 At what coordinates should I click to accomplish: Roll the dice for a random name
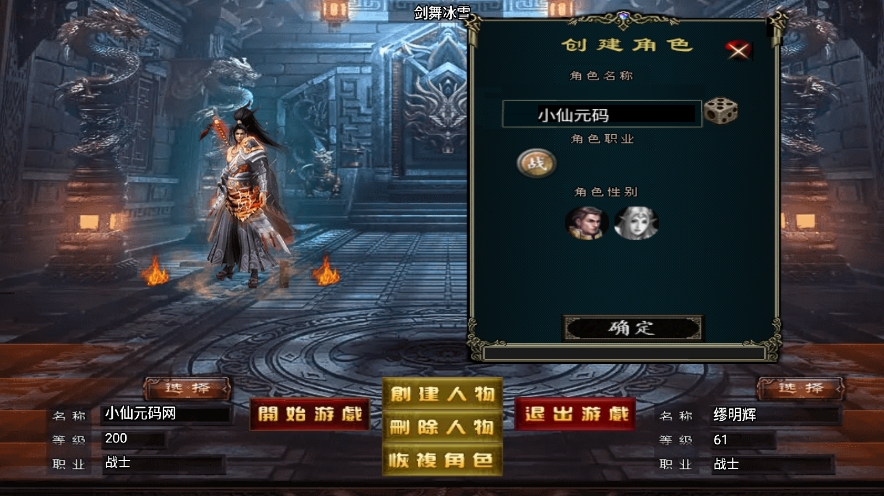(720, 111)
